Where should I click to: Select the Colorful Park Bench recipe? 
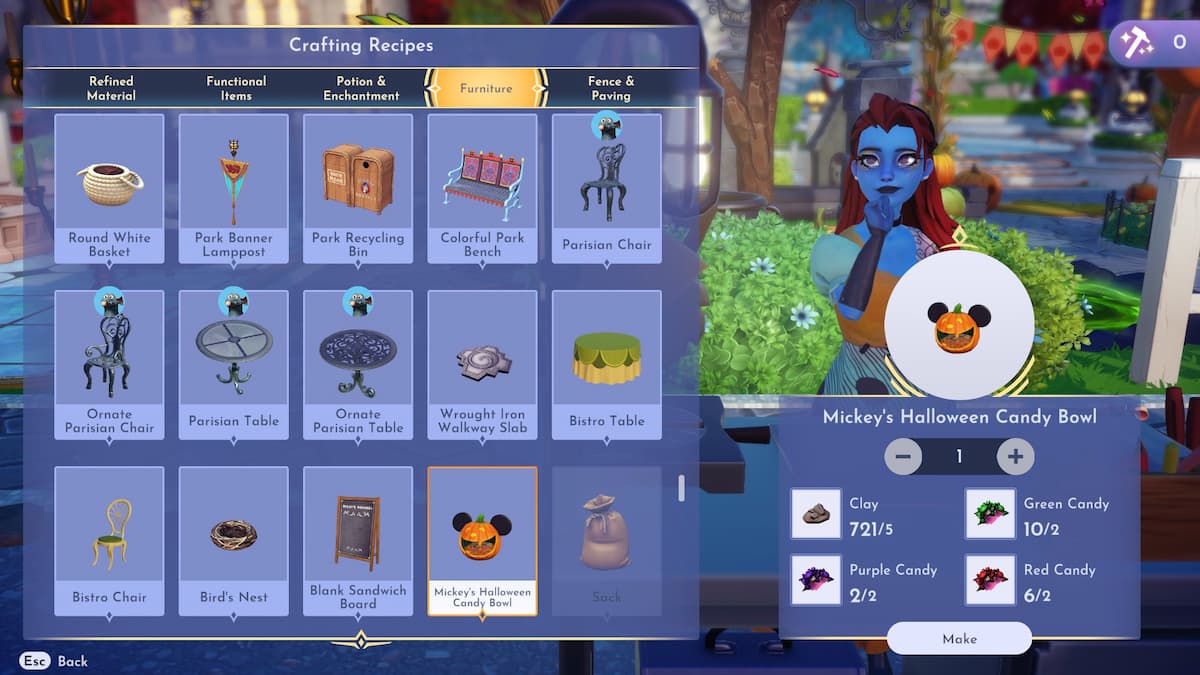tap(482, 187)
